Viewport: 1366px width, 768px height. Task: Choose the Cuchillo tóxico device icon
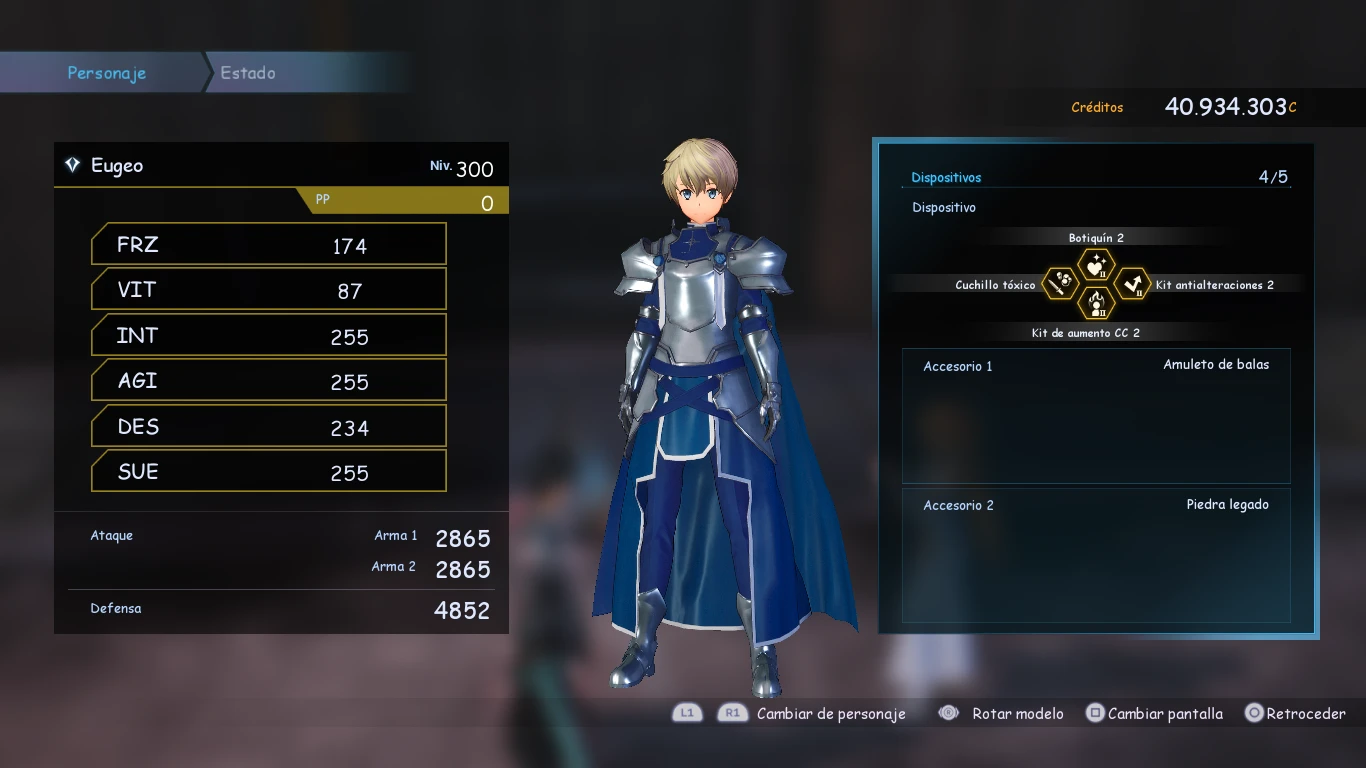tap(1061, 284)
